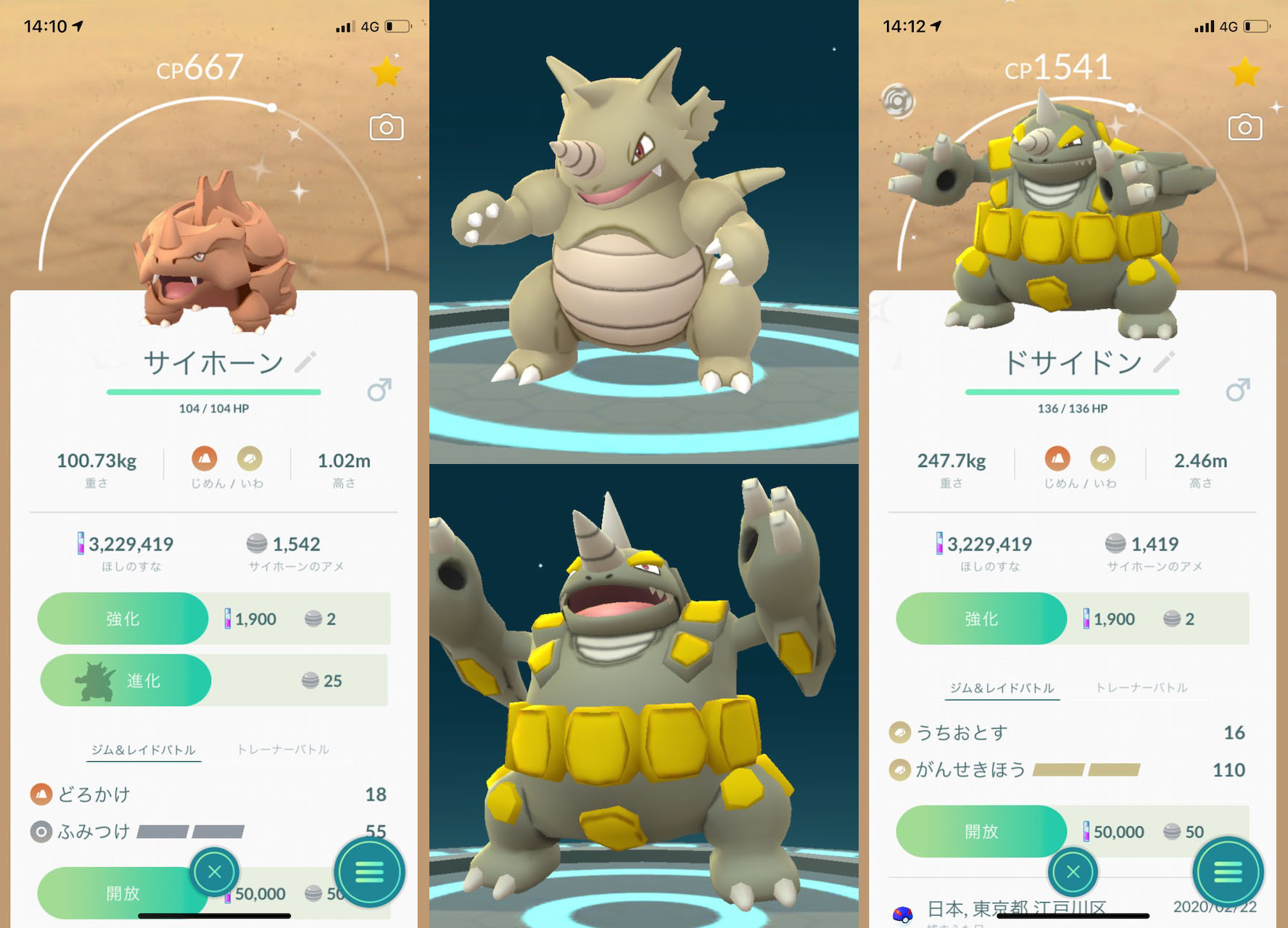The width and height of the screenshot is (1288, 928).
Task: Tap the male gender symbol for Rhyperior
Action: coord(1237,391)
